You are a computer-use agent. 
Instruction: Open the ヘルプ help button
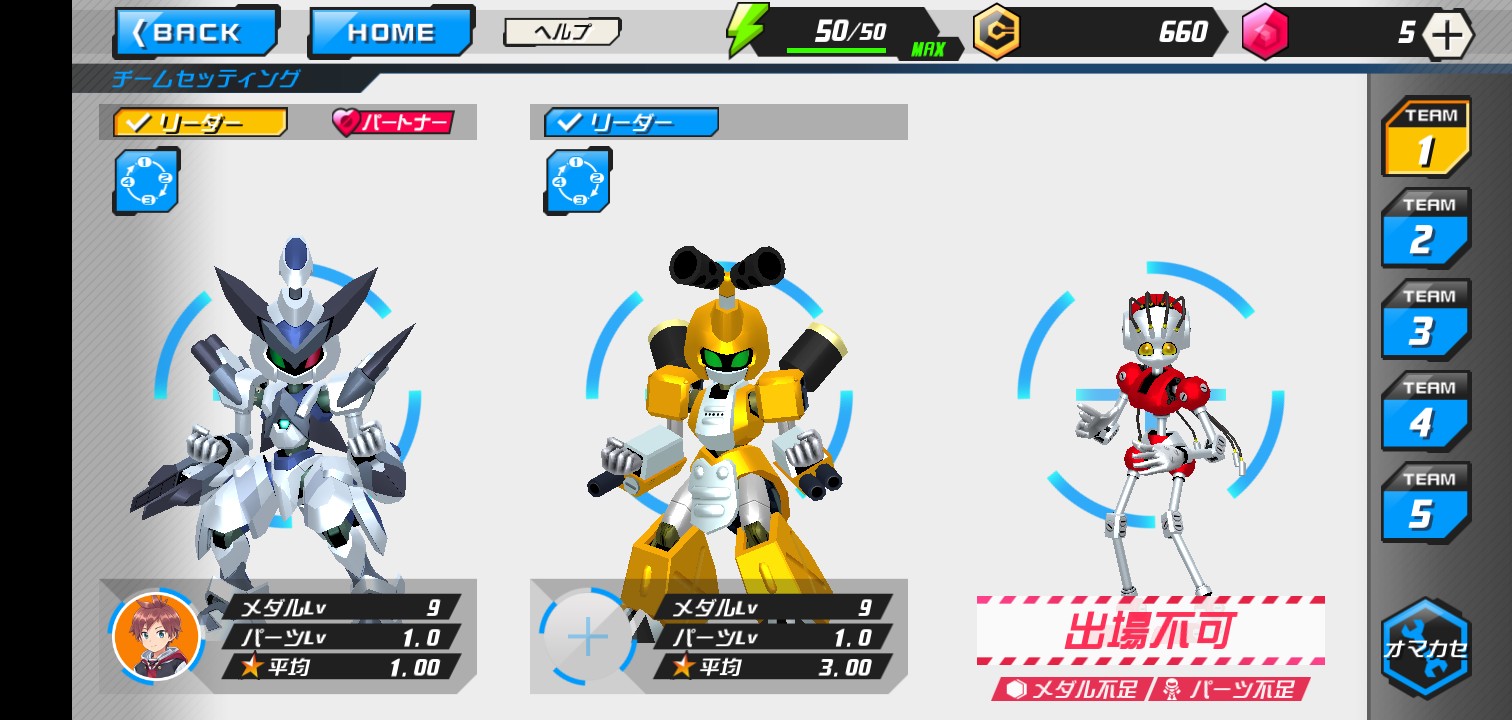click(x=562, y=31)
